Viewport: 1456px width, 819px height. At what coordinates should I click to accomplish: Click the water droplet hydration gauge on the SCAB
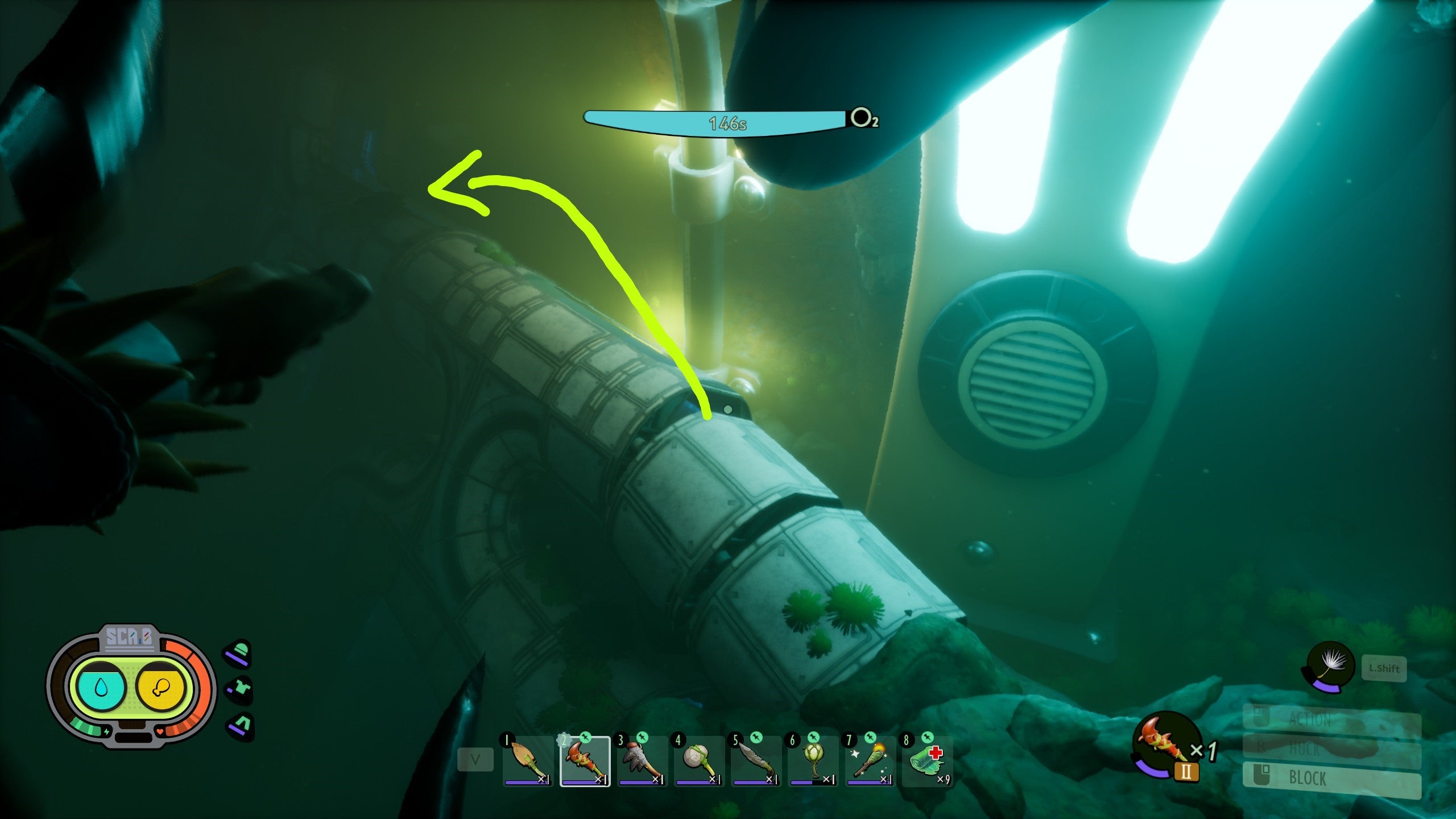pyautogui.click(x=100, y=688)
